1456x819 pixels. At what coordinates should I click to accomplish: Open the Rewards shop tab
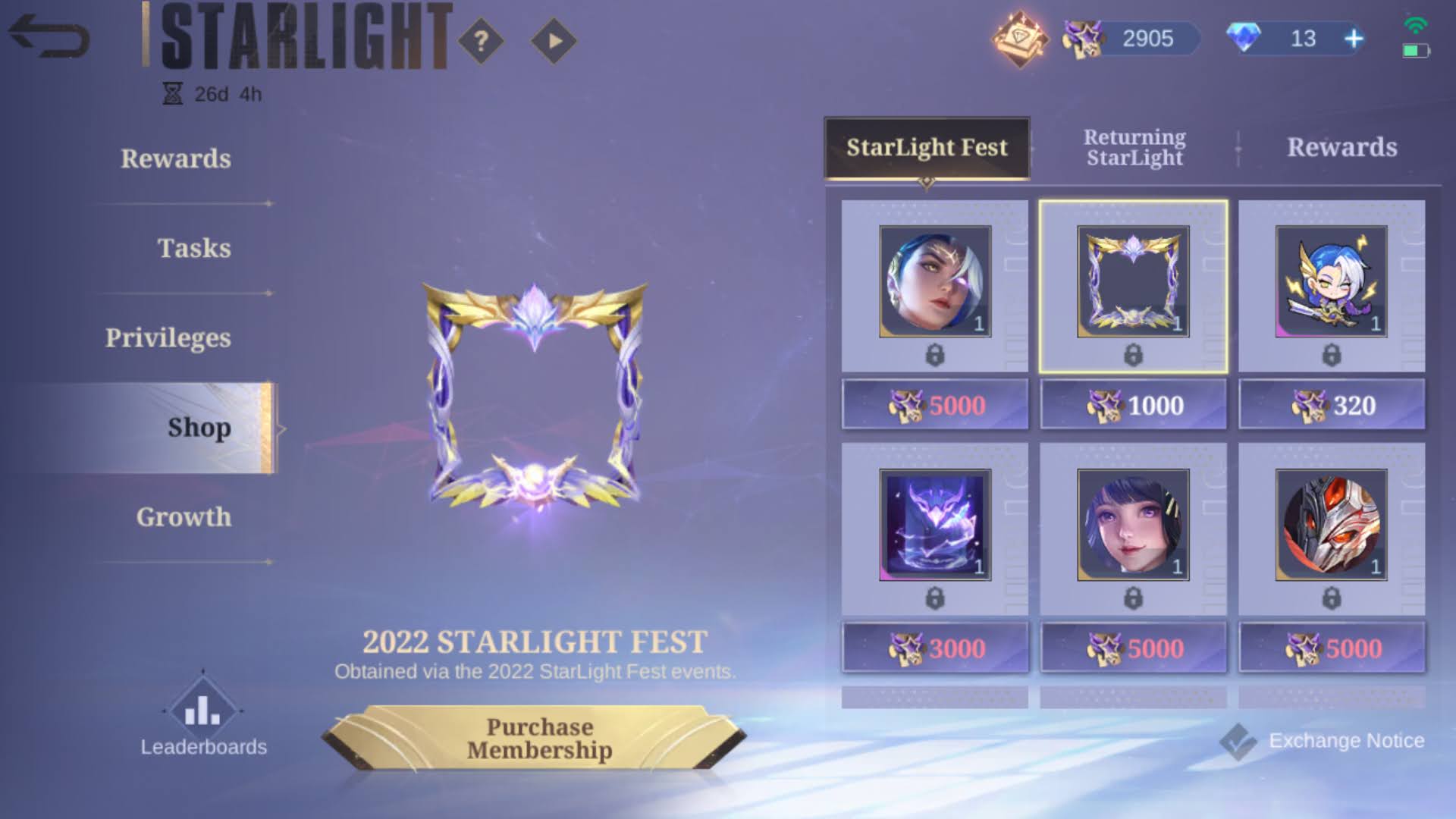point(1341,148)
